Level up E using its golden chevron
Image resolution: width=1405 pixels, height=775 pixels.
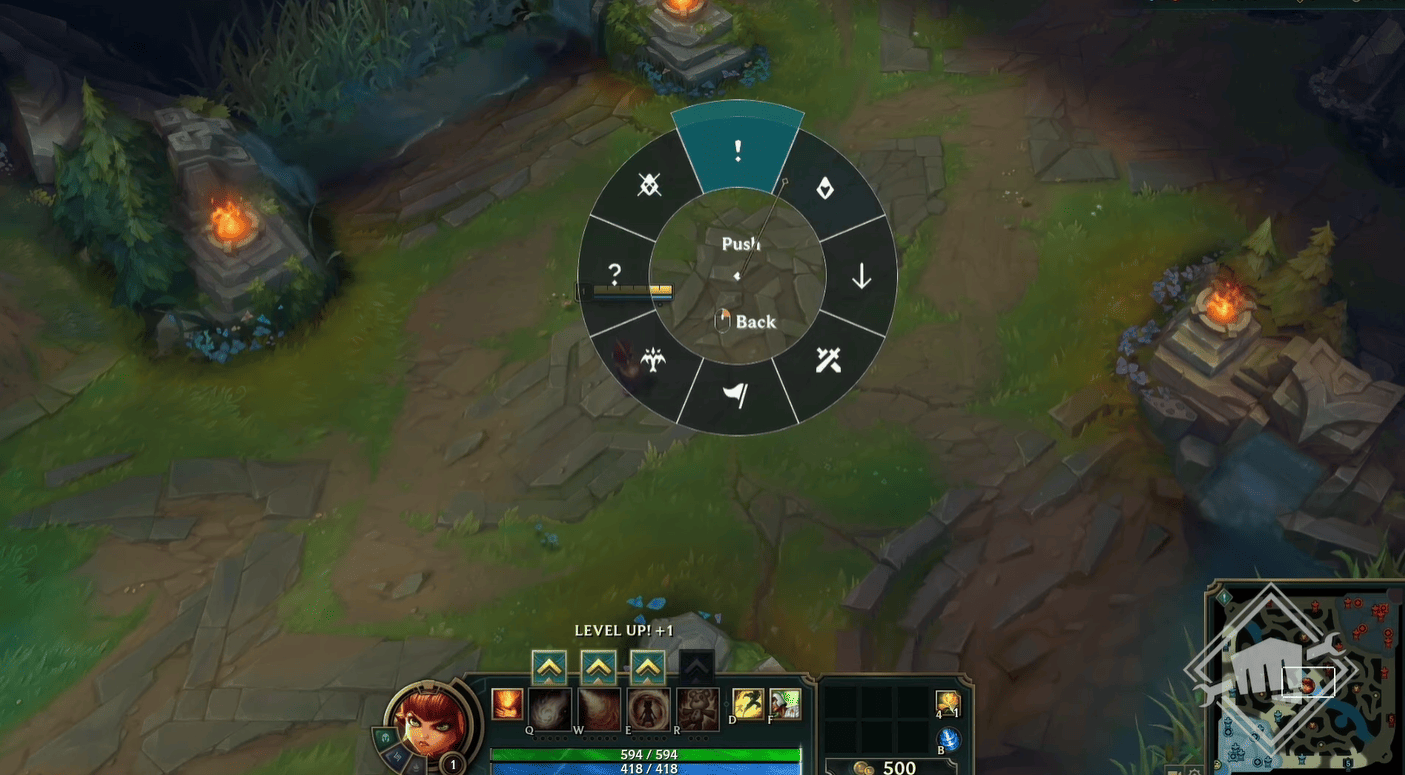pos(646,666)
